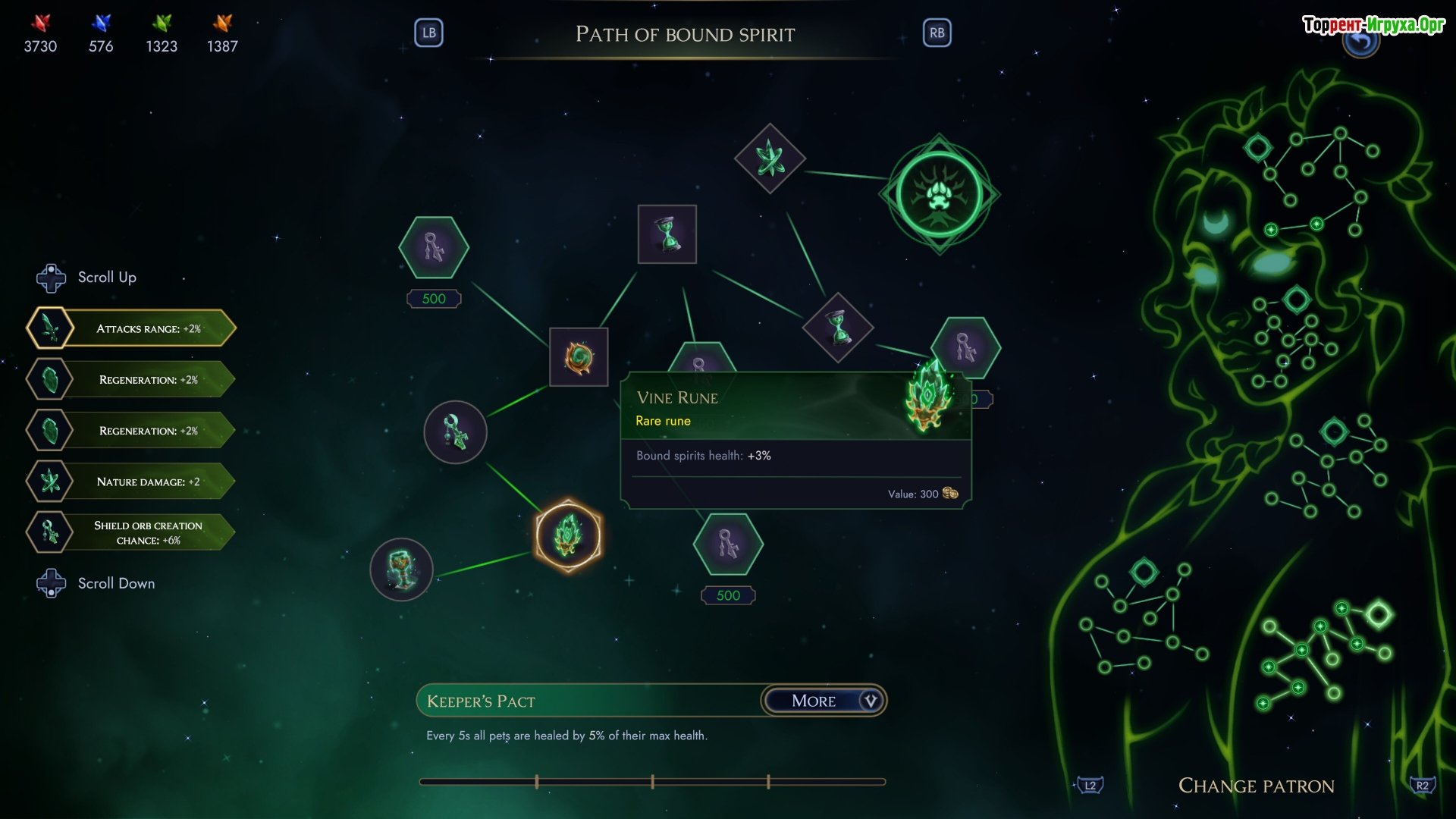Image resolution: width=1456 pixels, height=819 pixels.
Task: Open the Torrent-Igruha.Org watermark link
Action: [x=1373, y=24]
